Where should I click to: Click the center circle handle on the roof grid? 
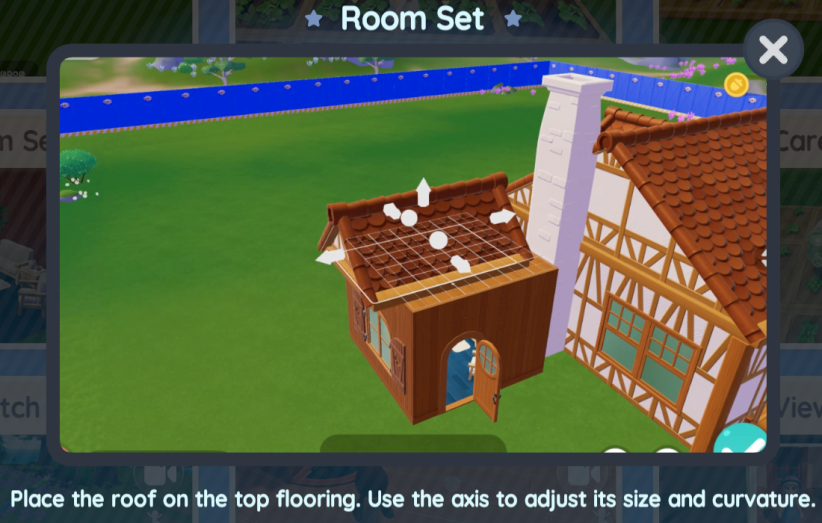438,240
